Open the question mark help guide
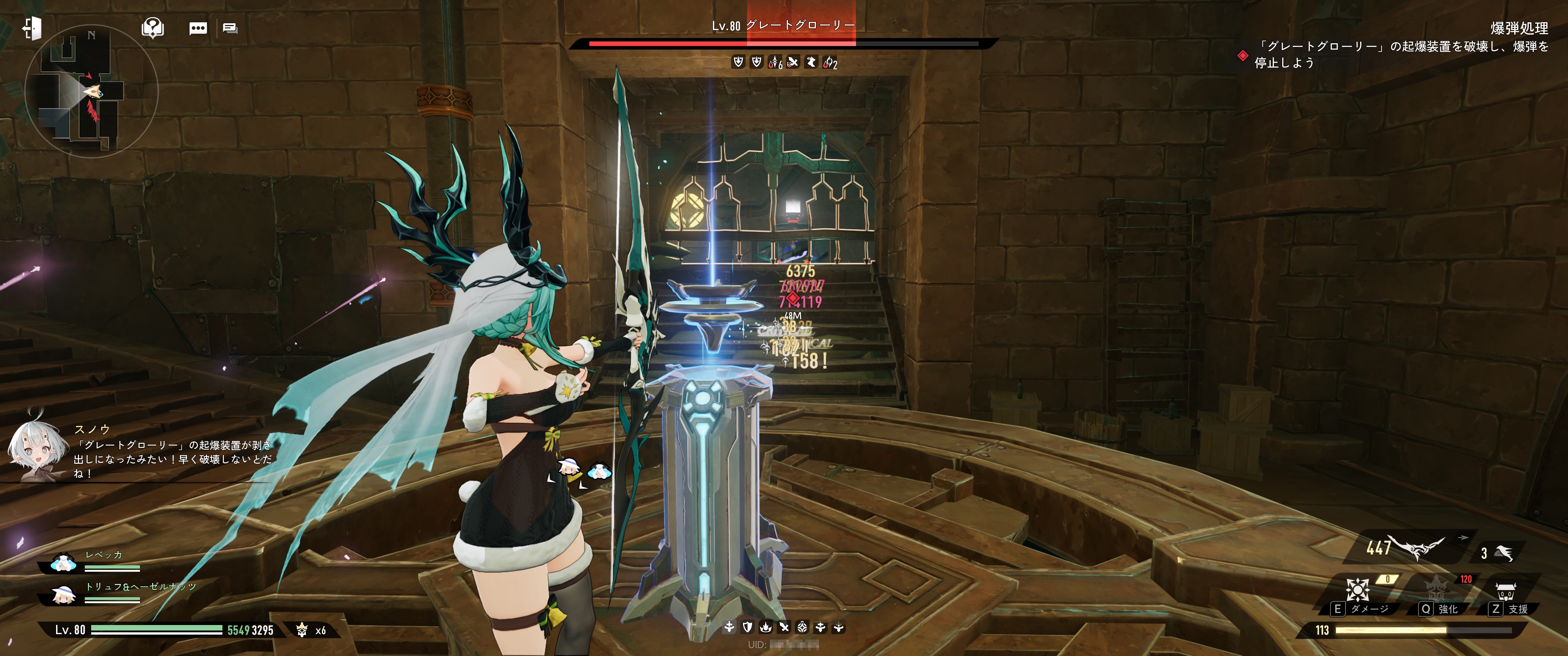This screenshot has height=656, width=1568. pos(152,28)
